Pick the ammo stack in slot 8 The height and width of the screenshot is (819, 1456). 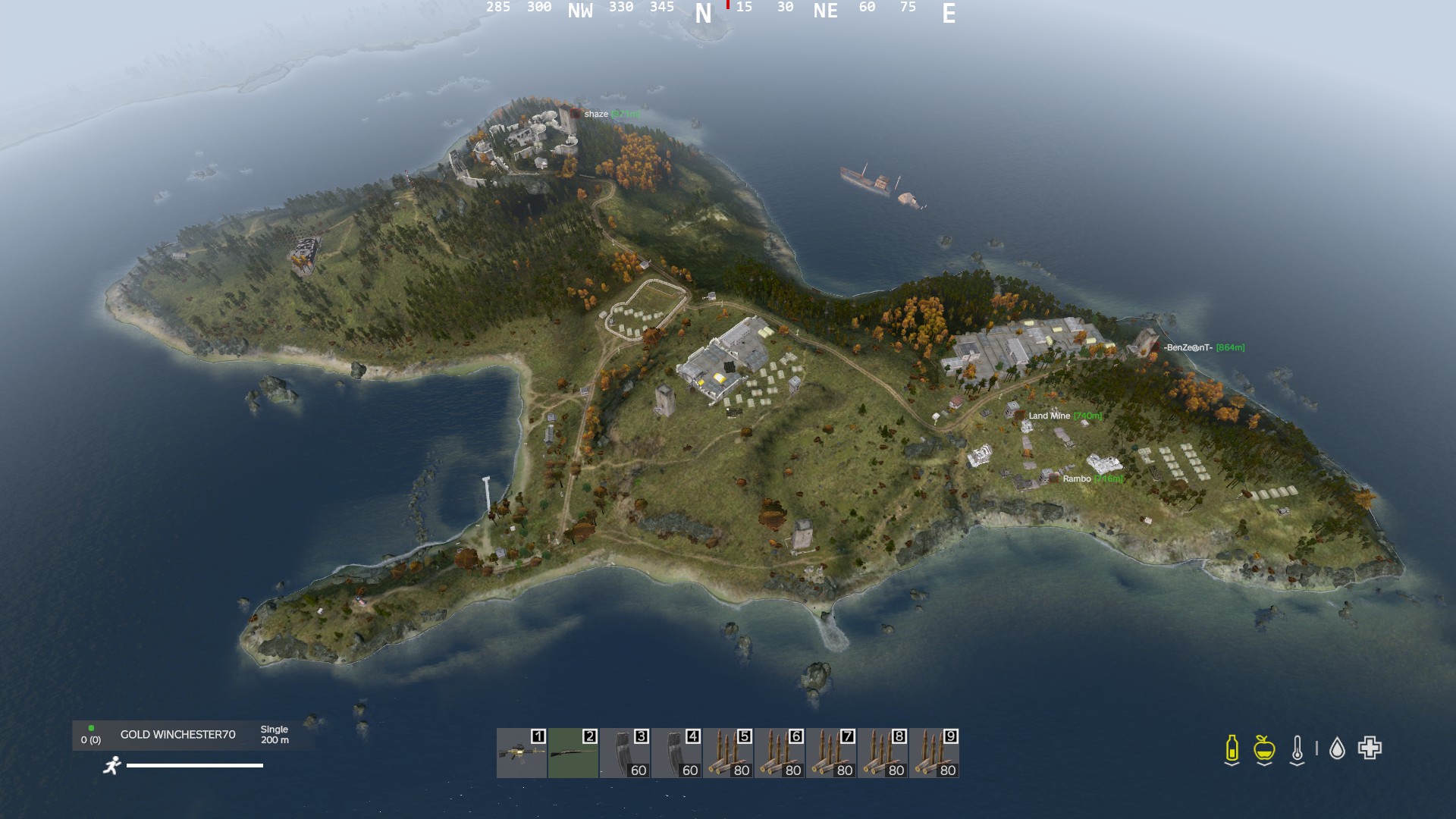pos(883,753)
